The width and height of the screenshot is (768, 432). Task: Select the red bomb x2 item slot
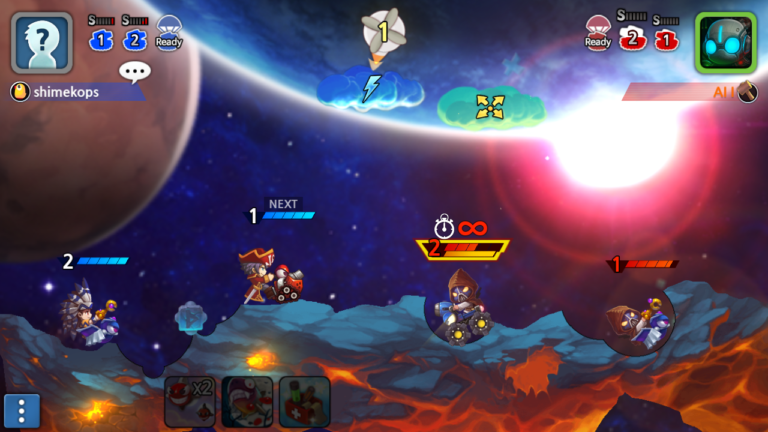coord(190,401)
